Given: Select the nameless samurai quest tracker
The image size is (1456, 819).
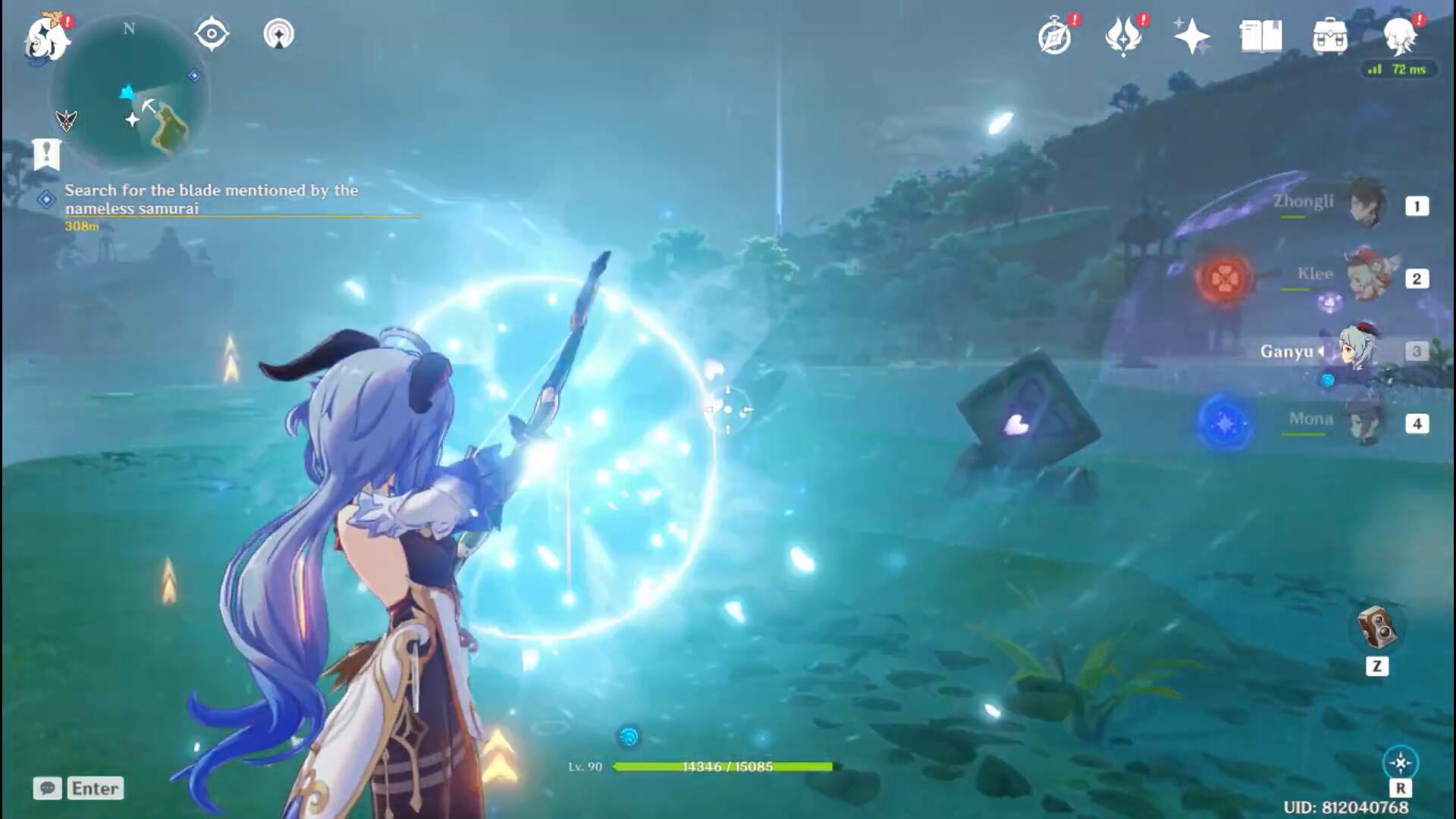Looking at the screenshot, I should (x=211, y=199).
